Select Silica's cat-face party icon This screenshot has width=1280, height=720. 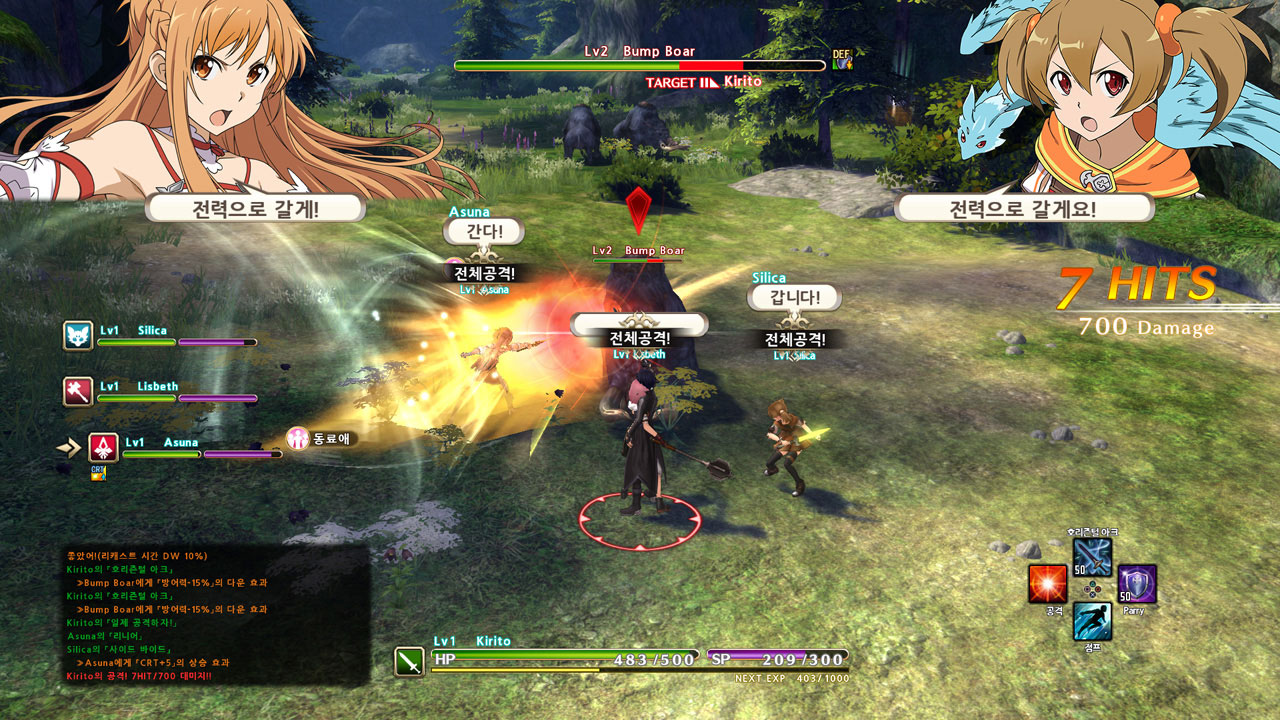click(78, 336)
